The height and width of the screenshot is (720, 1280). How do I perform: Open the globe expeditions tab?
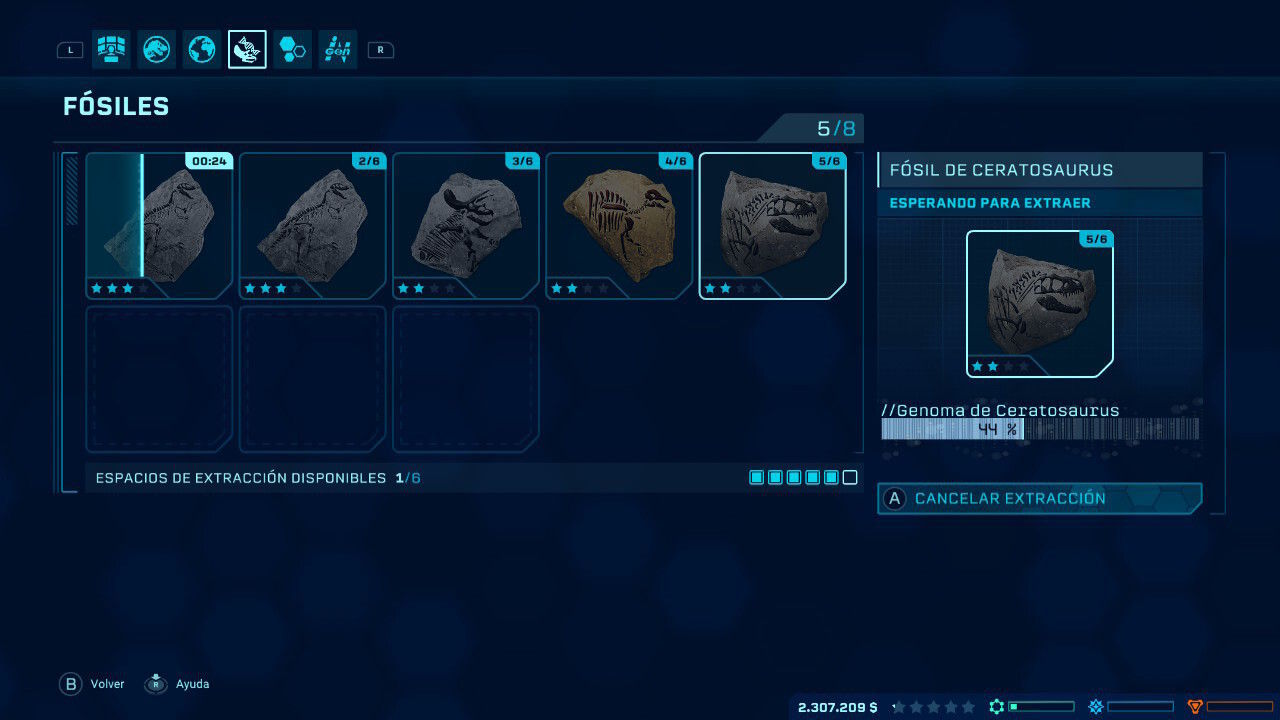[201, 49]
